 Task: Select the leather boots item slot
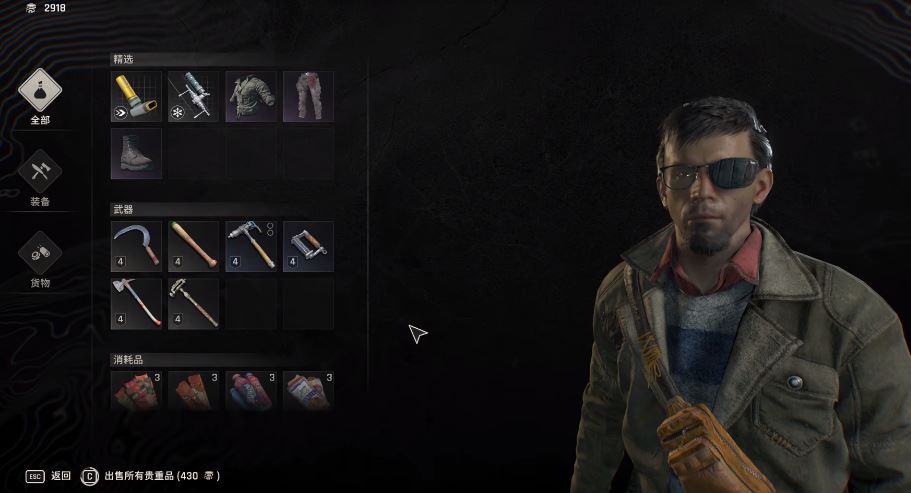[136, 154]
